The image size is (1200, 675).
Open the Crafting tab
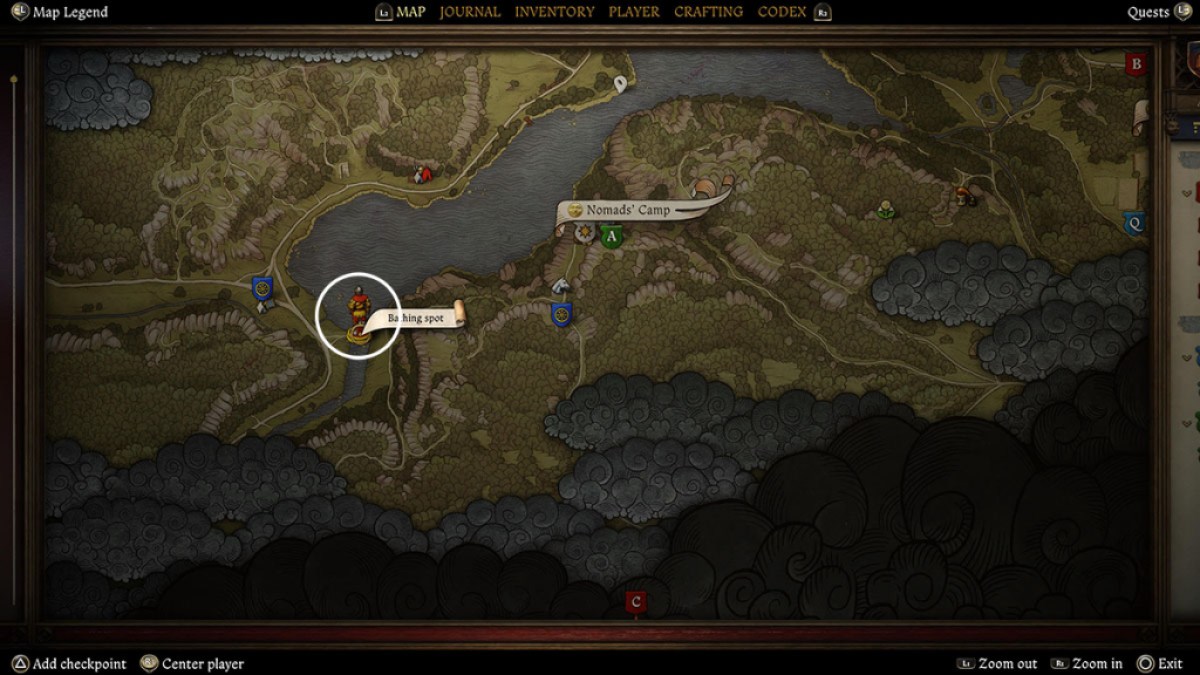708,12
